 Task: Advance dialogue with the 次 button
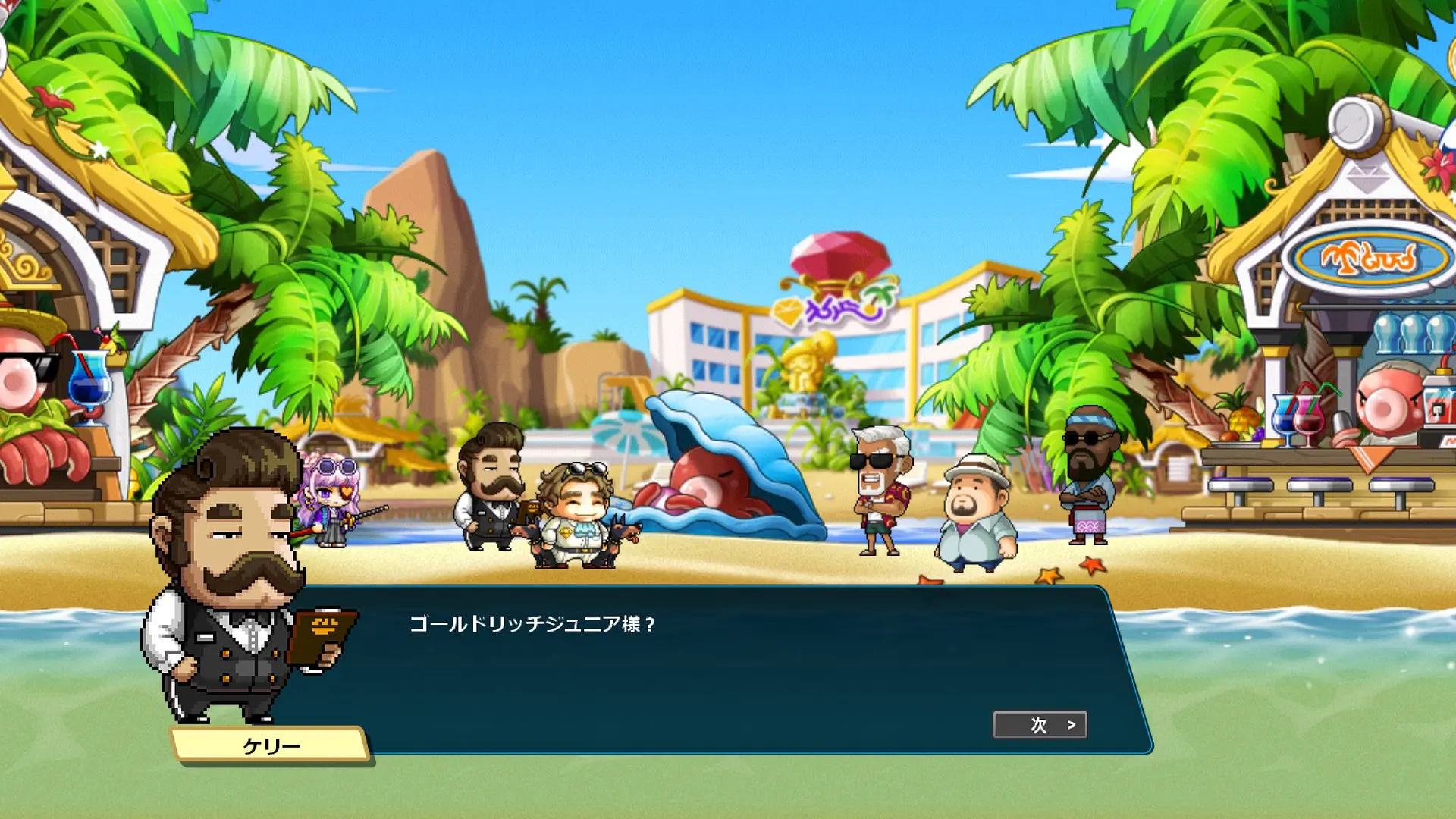click(1040, 725)
